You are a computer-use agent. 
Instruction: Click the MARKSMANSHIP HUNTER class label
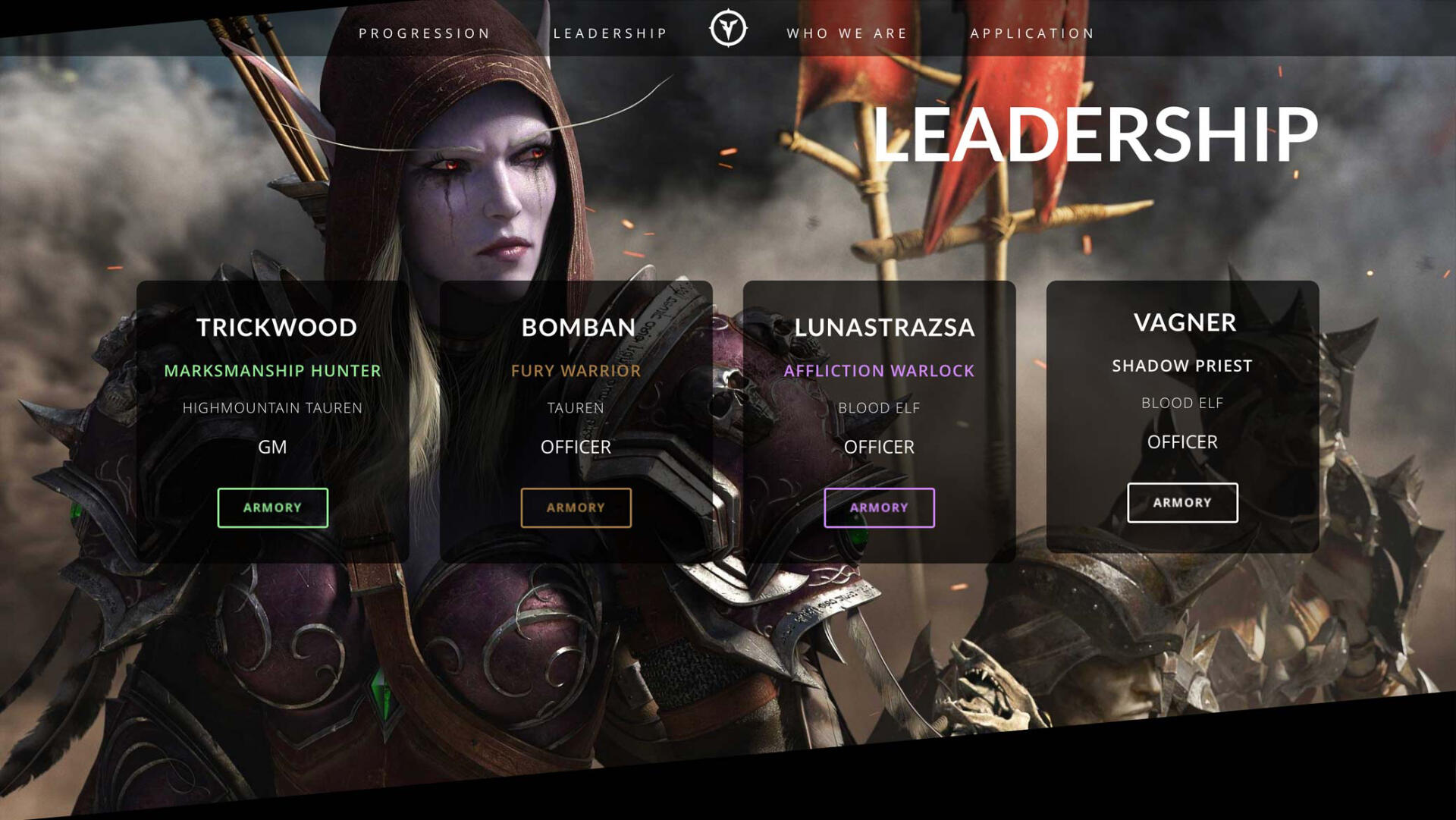point(273,371)
